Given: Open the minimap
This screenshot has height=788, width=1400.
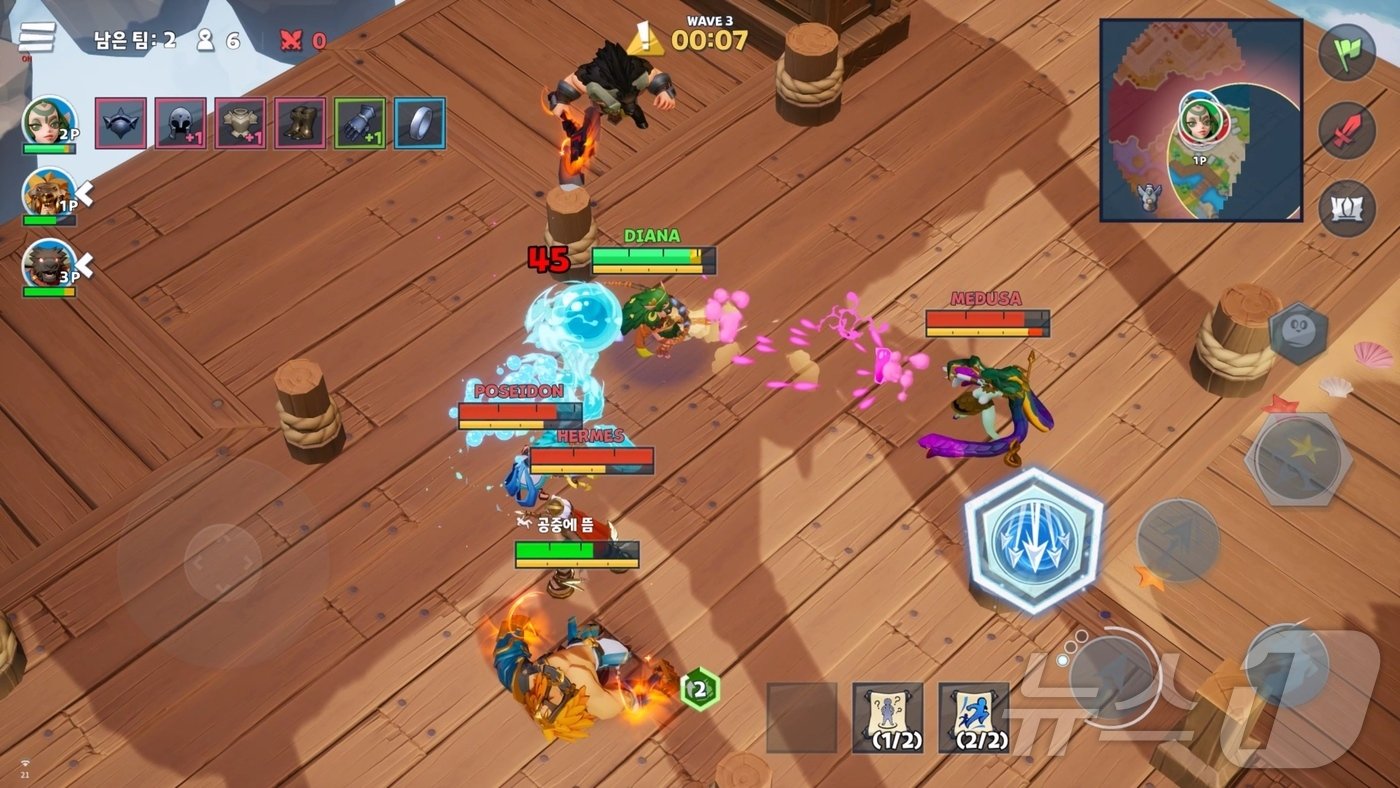Looking at the screenshot, I should pos(1201,120).
